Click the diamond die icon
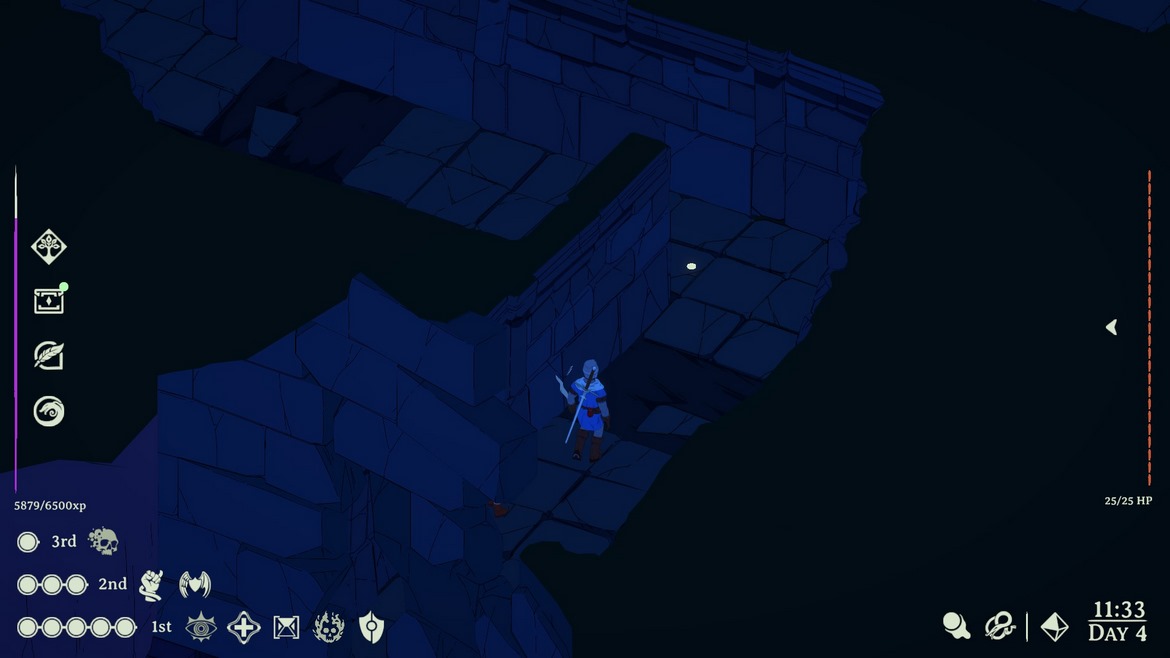 pos(1054,626)
